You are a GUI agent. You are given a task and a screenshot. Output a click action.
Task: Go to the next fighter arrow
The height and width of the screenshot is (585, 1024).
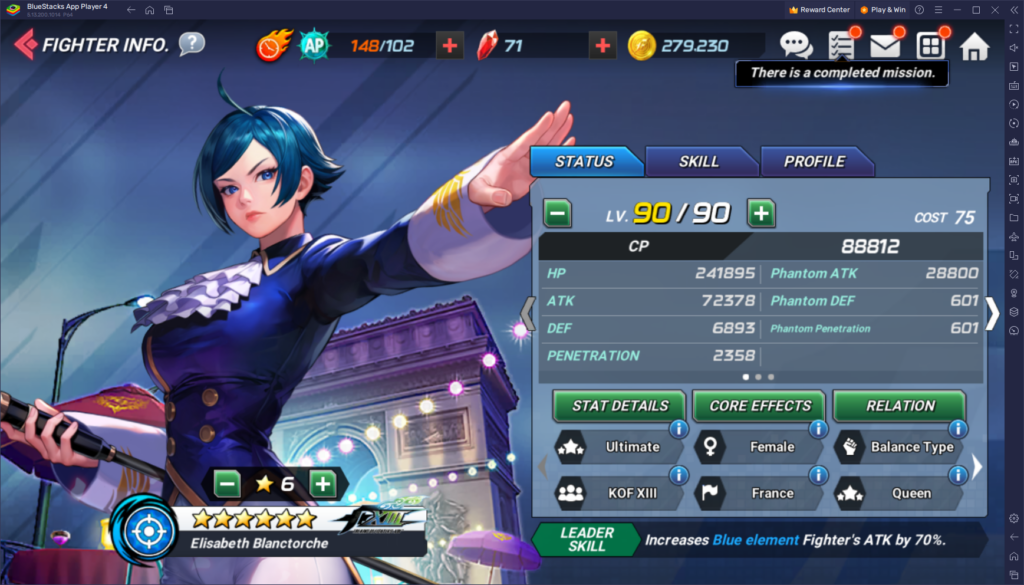[x=992, y=314]
